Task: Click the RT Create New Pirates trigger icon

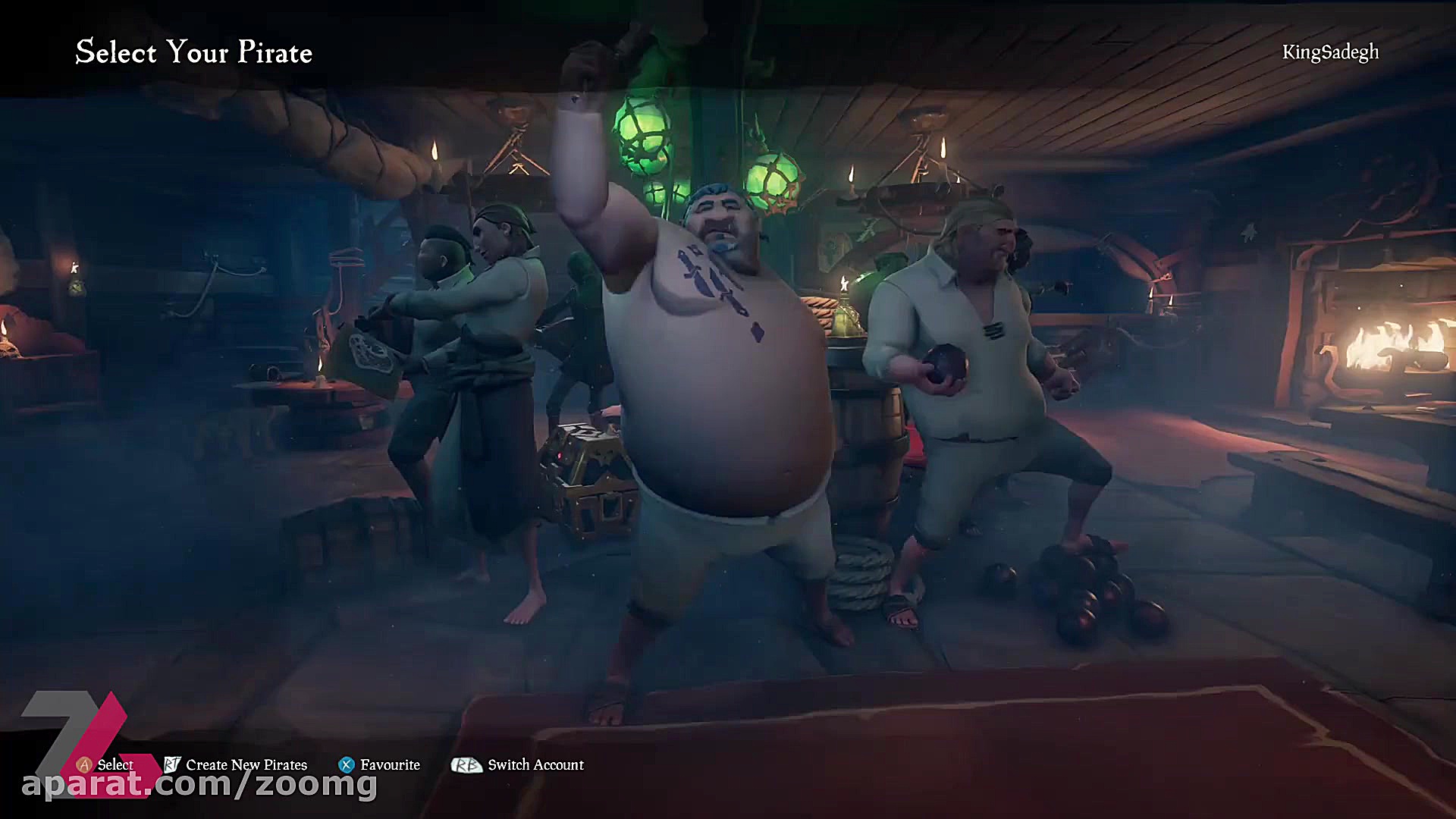Action: click(171, 765)
